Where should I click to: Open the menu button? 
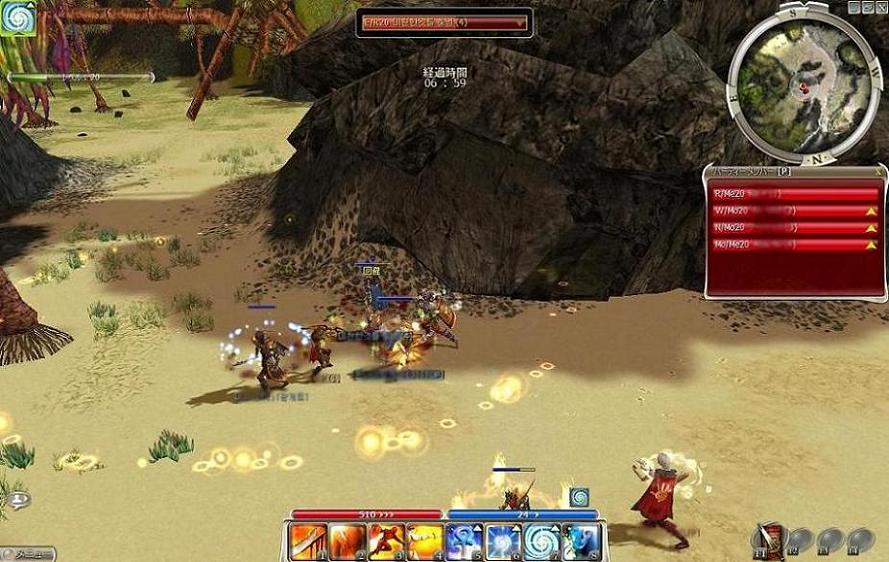(28, 553)
